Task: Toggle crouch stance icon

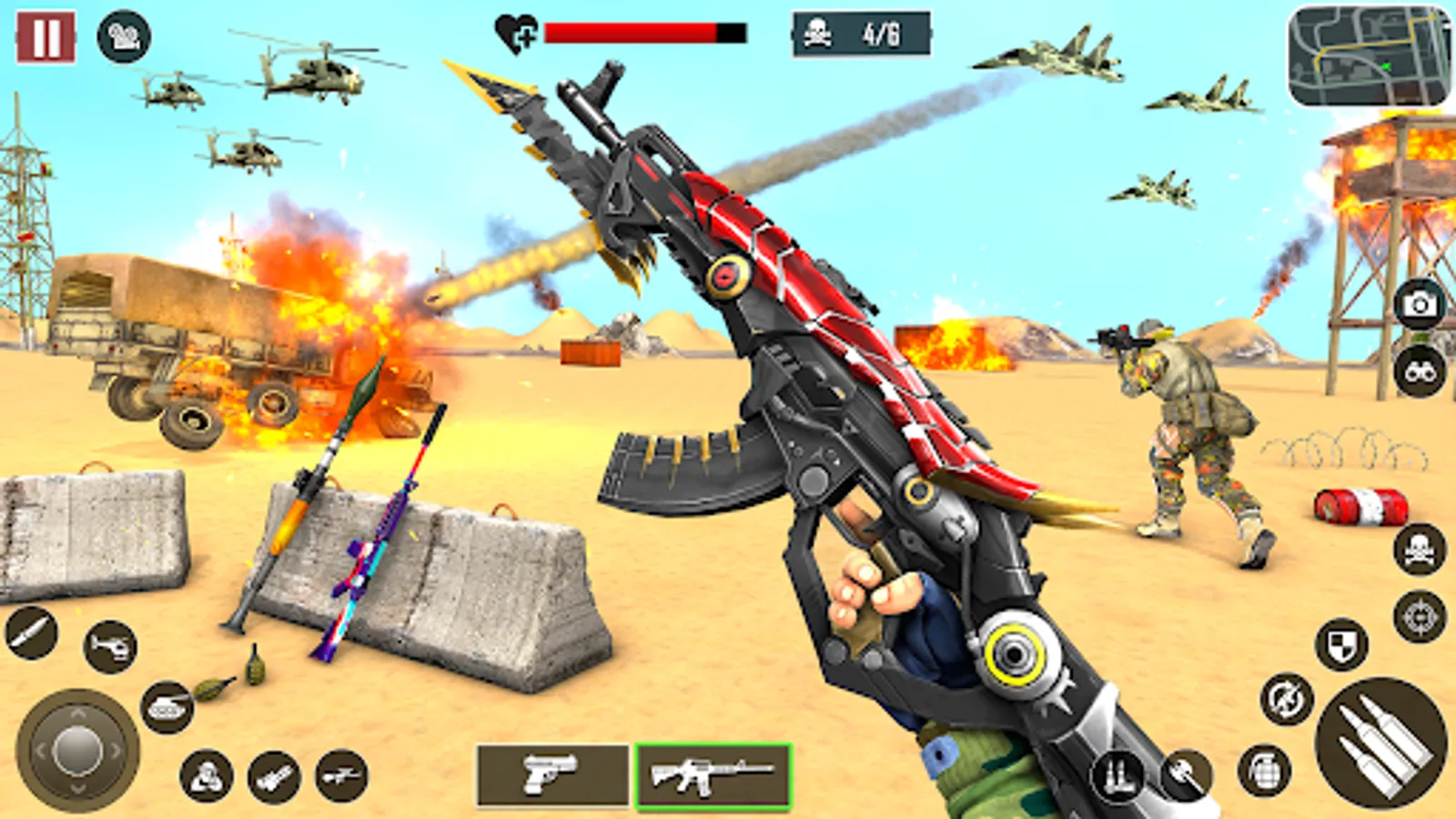Action: point(1117,777)
